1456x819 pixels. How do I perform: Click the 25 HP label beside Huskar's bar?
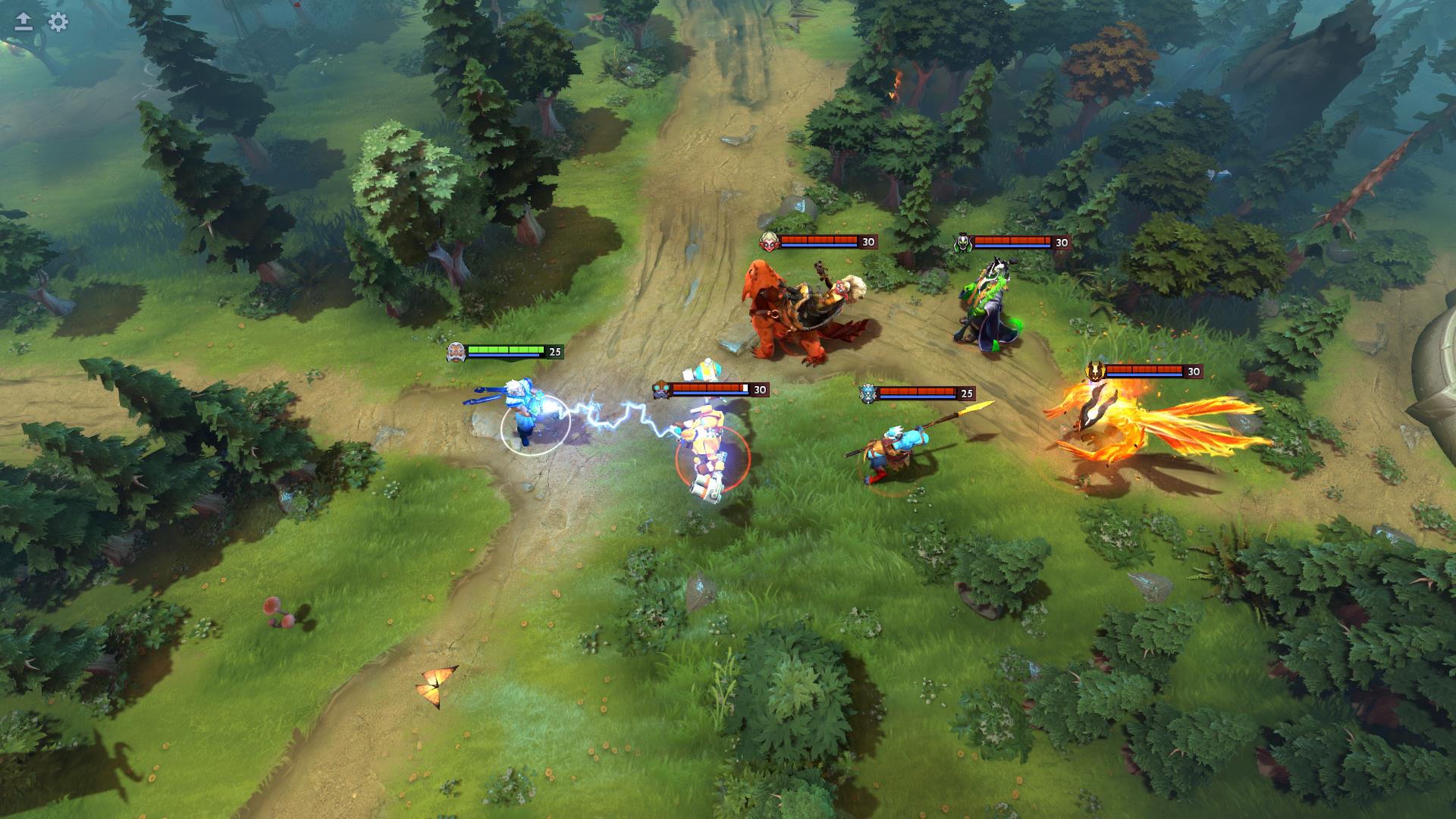click(x=965, y=394)
